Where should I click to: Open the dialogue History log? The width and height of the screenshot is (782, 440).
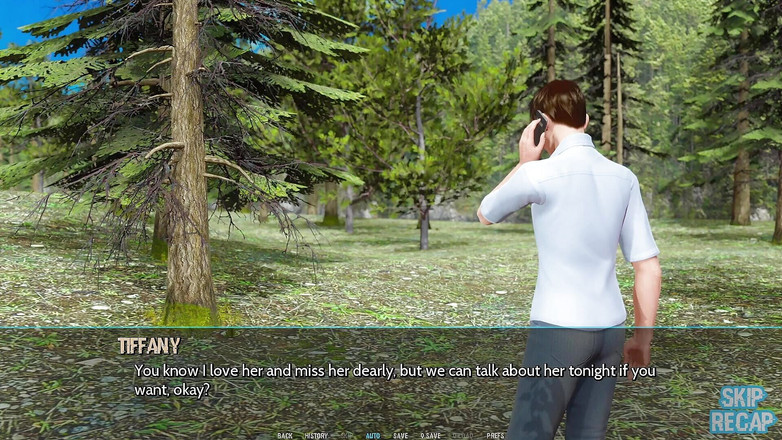click(x=316, y=436)
